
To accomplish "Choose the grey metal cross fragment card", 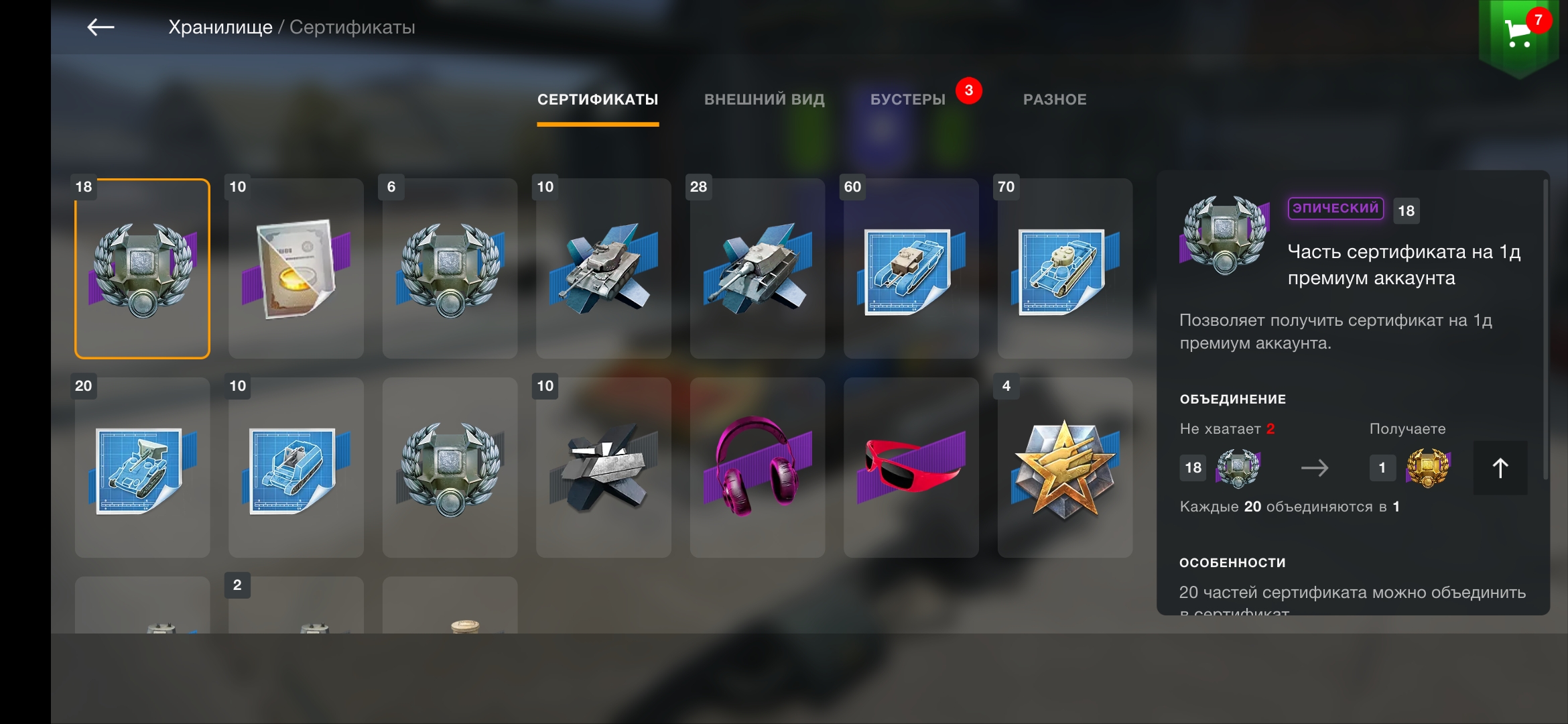I will pos(603,468).
